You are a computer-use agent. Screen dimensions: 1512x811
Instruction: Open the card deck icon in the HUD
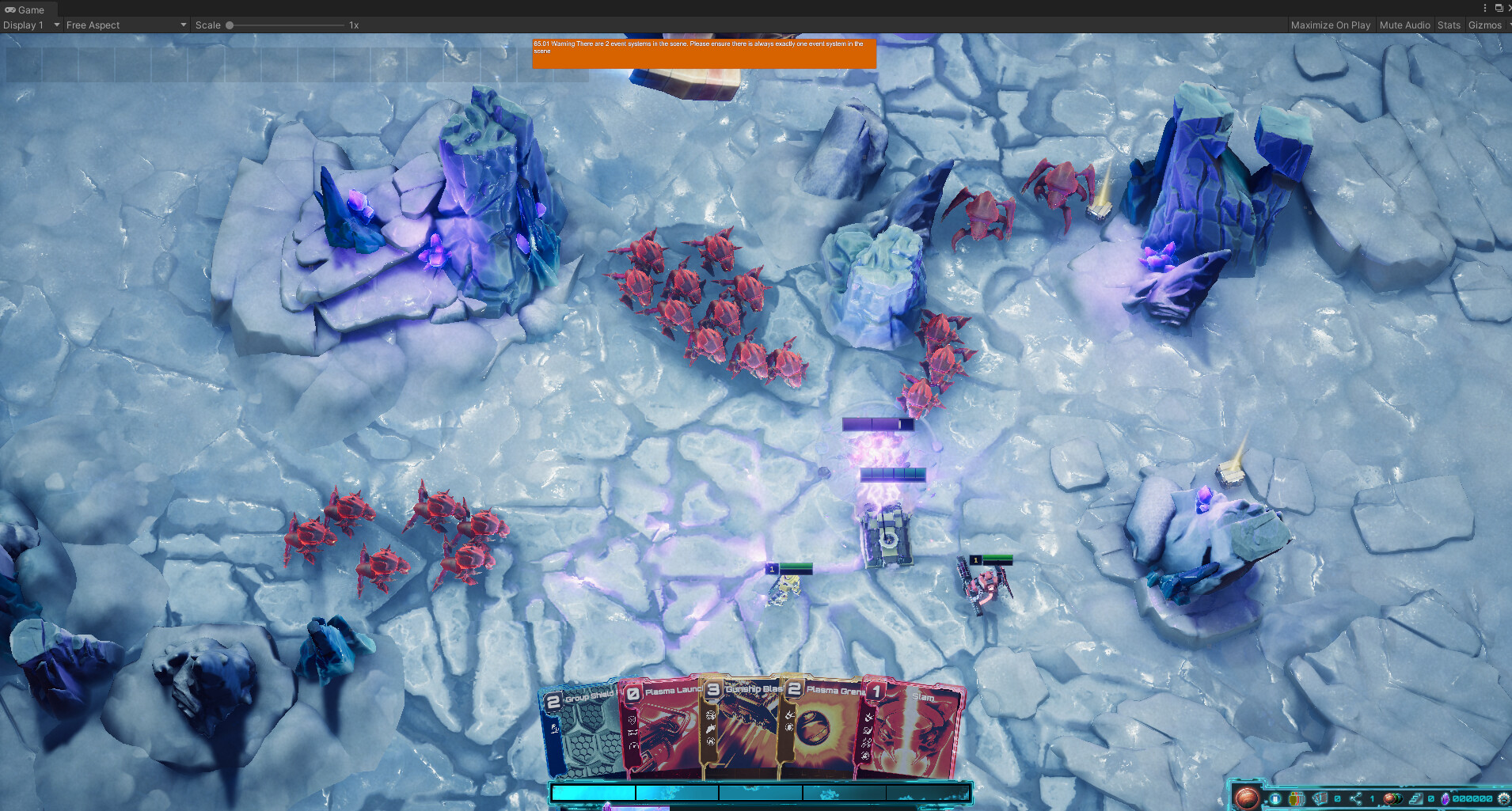click(1320, 798)
